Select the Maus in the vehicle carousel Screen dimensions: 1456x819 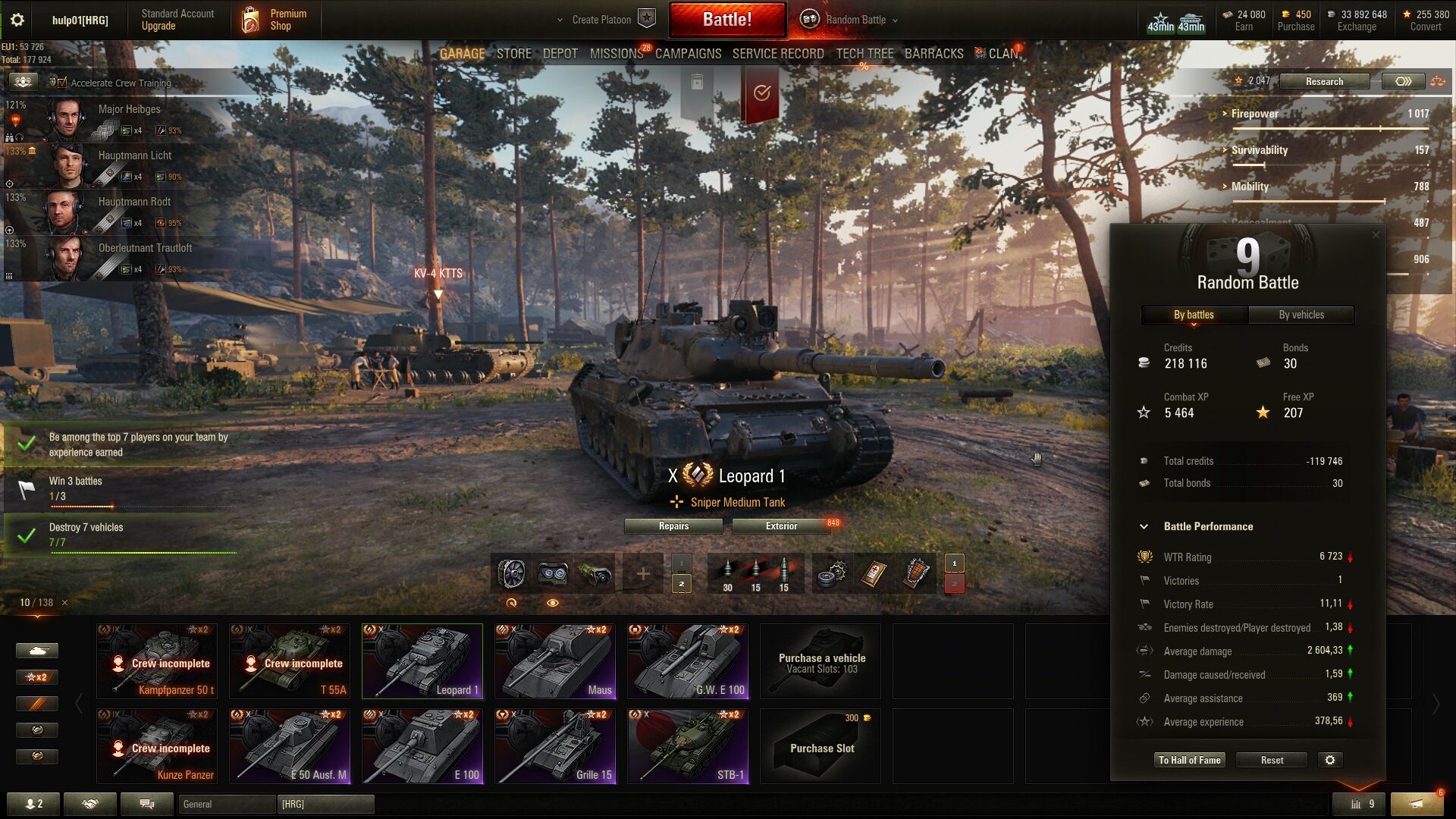[x=555, y=661]
